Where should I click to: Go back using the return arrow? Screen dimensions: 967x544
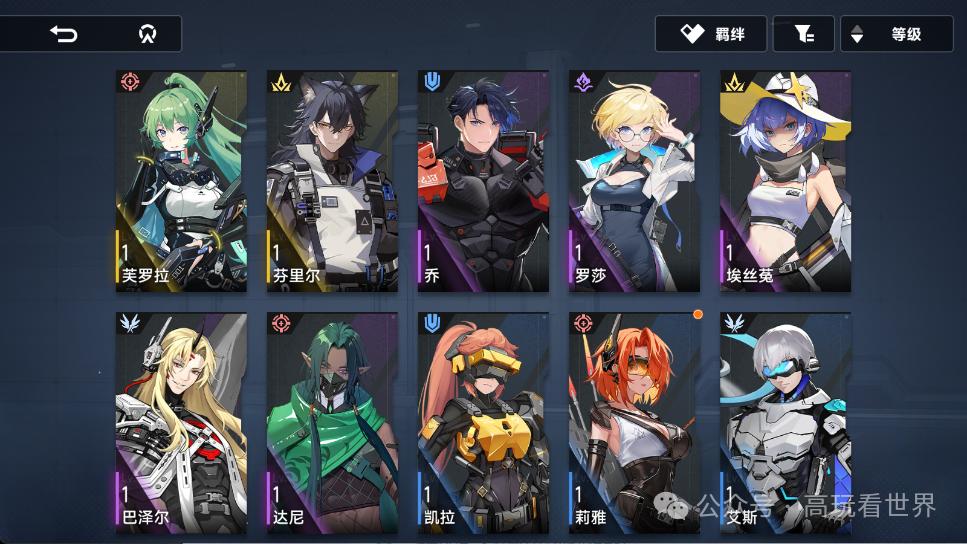(63, 34)
